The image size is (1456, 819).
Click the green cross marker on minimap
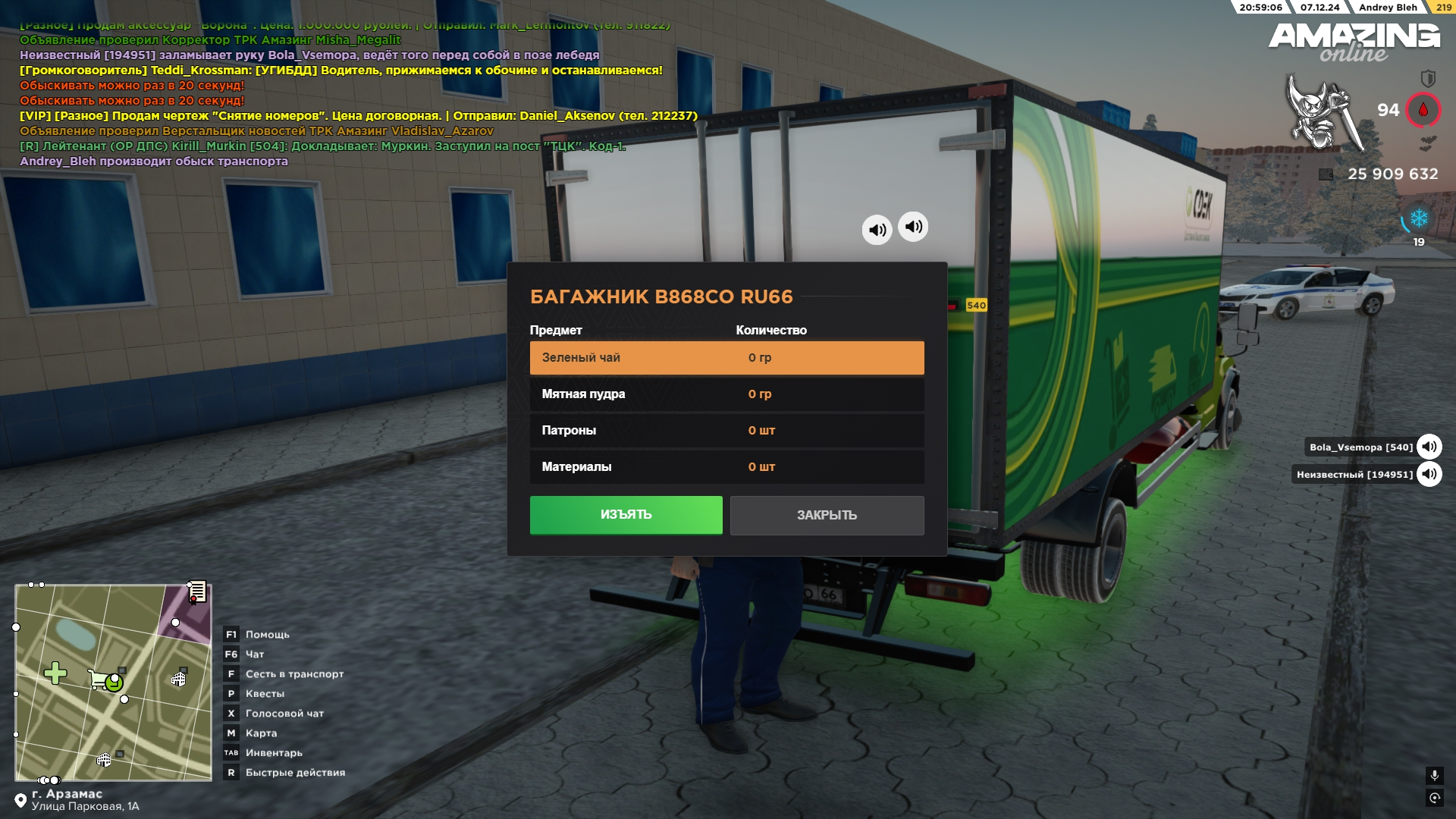pos(55,673)
